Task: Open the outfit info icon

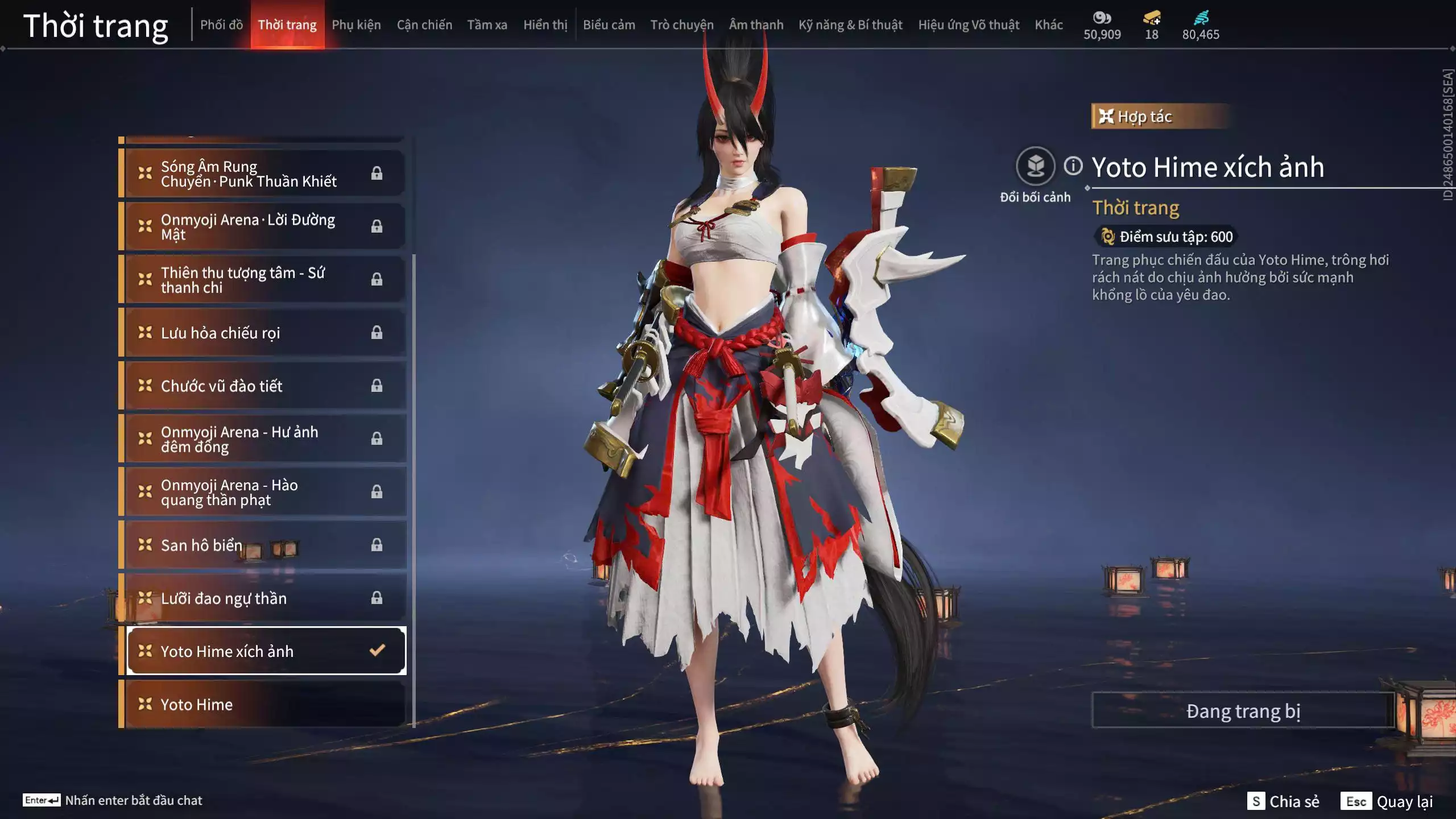Action: tap(1073, 166)
